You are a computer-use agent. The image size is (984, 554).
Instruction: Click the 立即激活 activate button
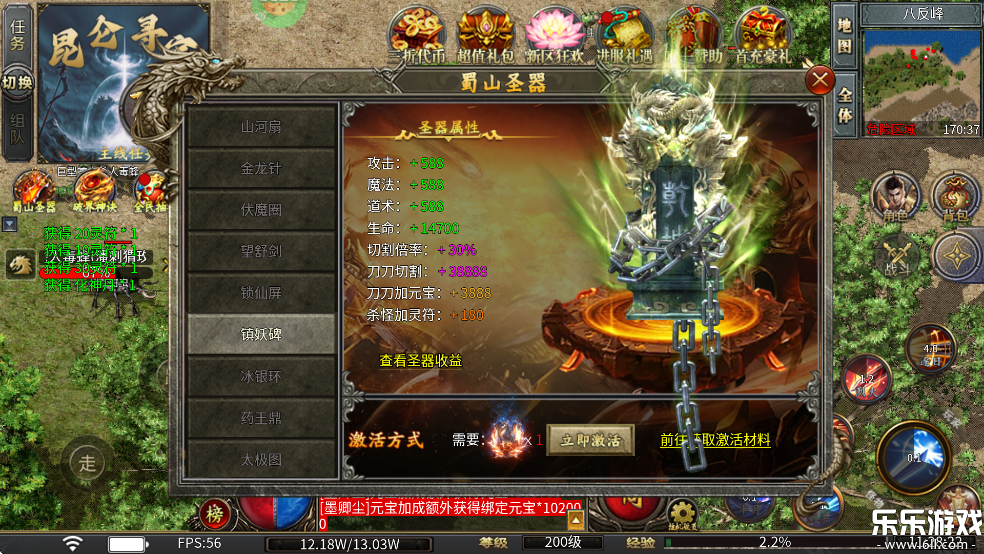pos(590,440)
